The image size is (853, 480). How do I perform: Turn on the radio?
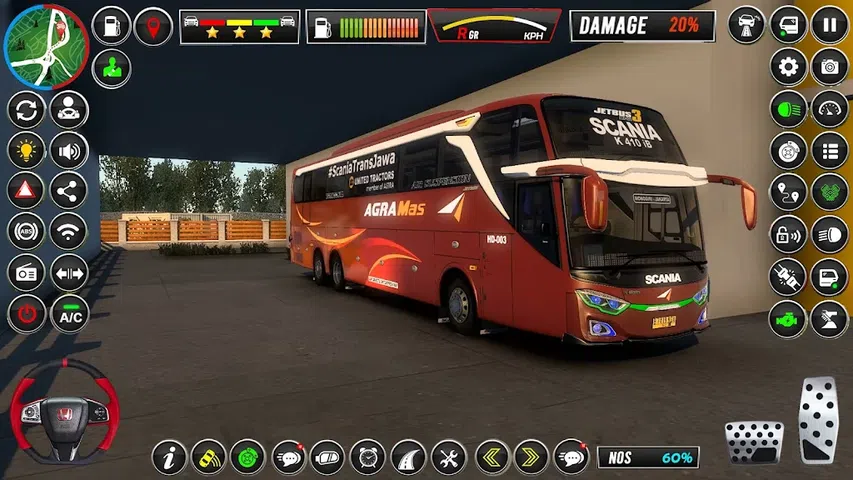point(27,273)
